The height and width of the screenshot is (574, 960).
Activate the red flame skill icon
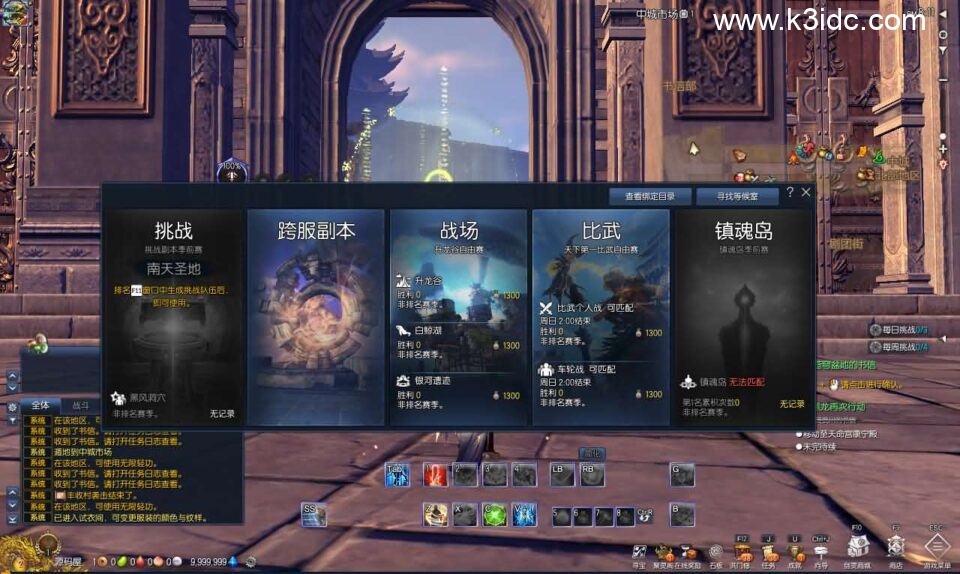click(435, 475)
